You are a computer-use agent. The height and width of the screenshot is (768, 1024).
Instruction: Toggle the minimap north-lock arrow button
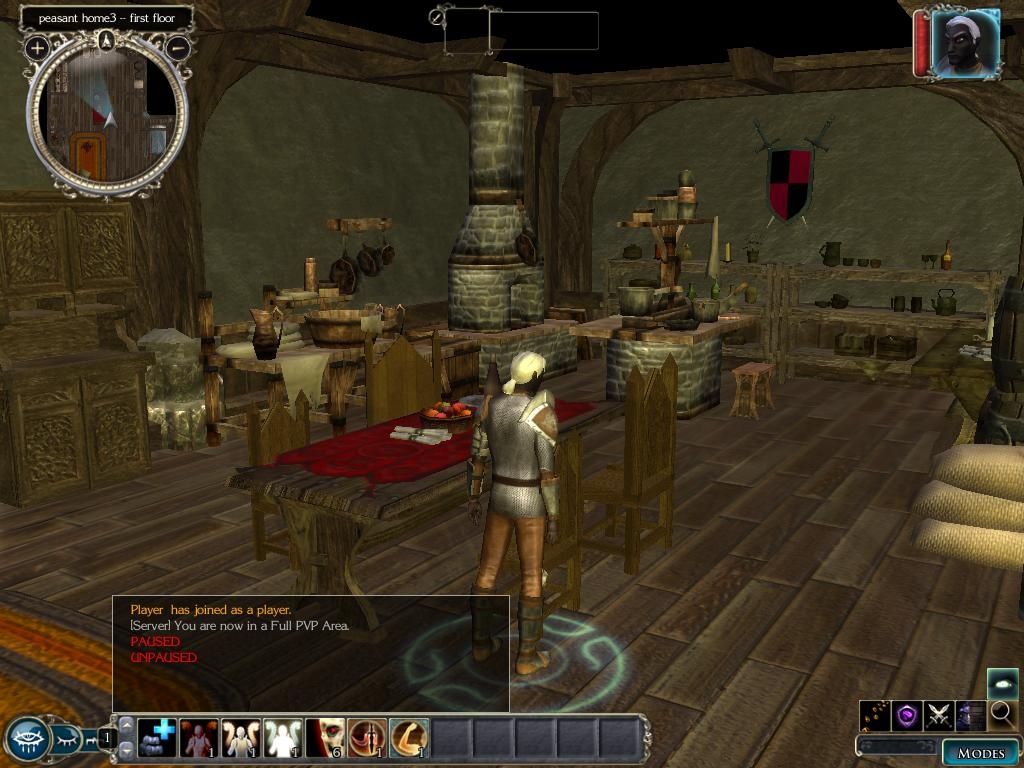coord(107,40)
